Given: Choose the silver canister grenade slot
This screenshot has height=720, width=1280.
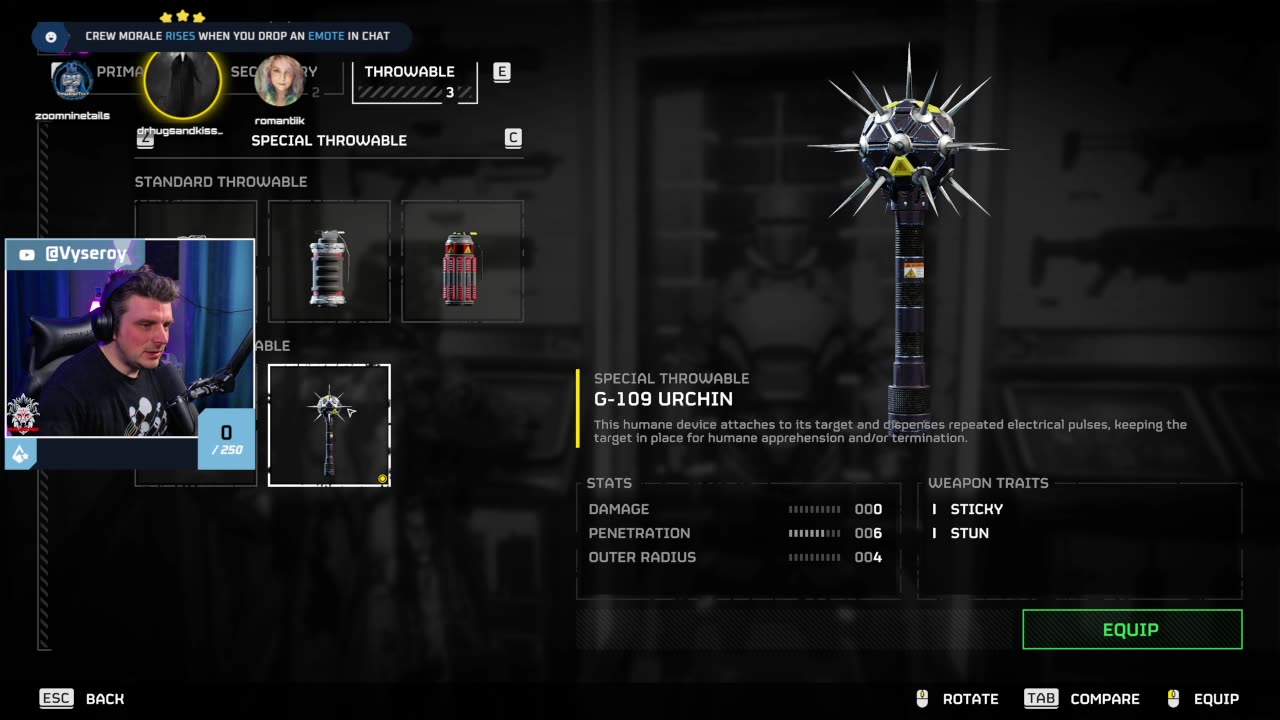Looking at the screenshot, I should (x=329, y=262).
